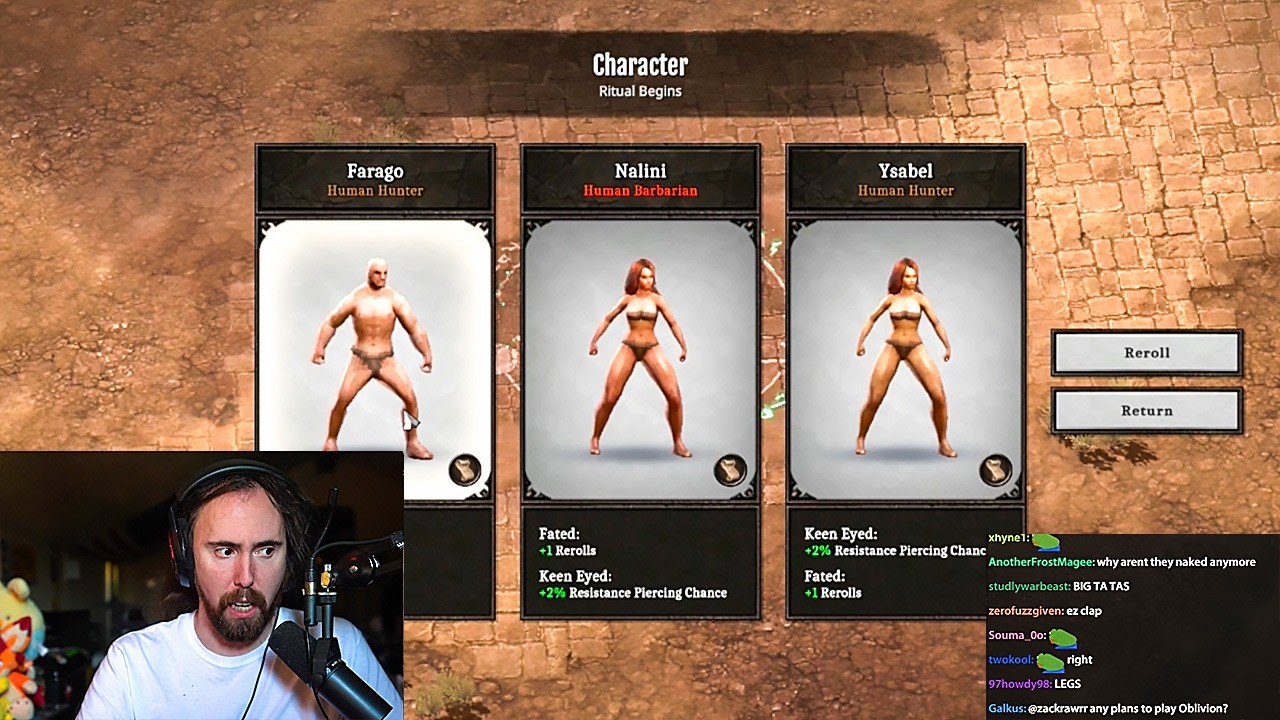Reroll the character choices
The width and height of the screenshot is (1280, 720).
(1146, 353)
